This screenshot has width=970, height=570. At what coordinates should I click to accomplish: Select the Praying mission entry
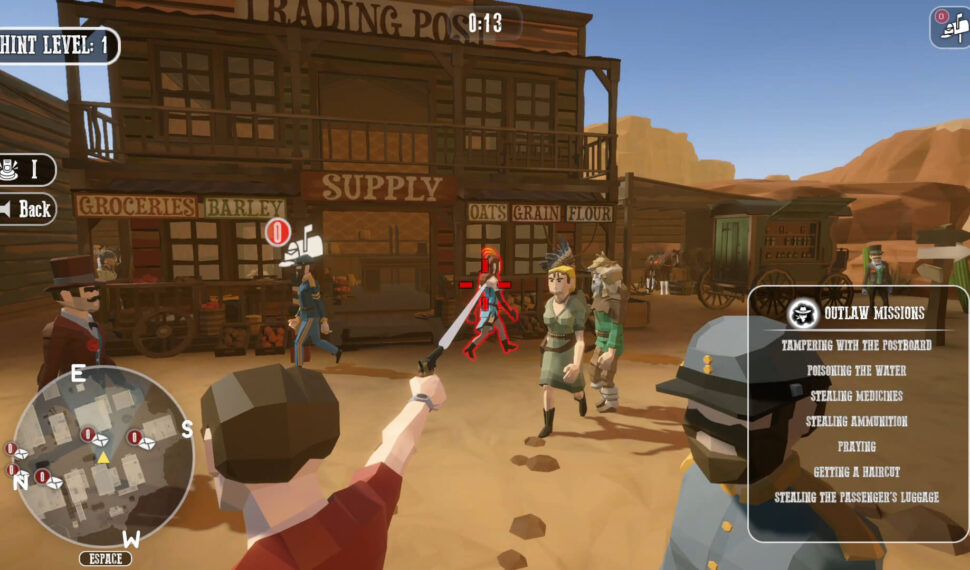pyautogui.click(x=856, y=446)
